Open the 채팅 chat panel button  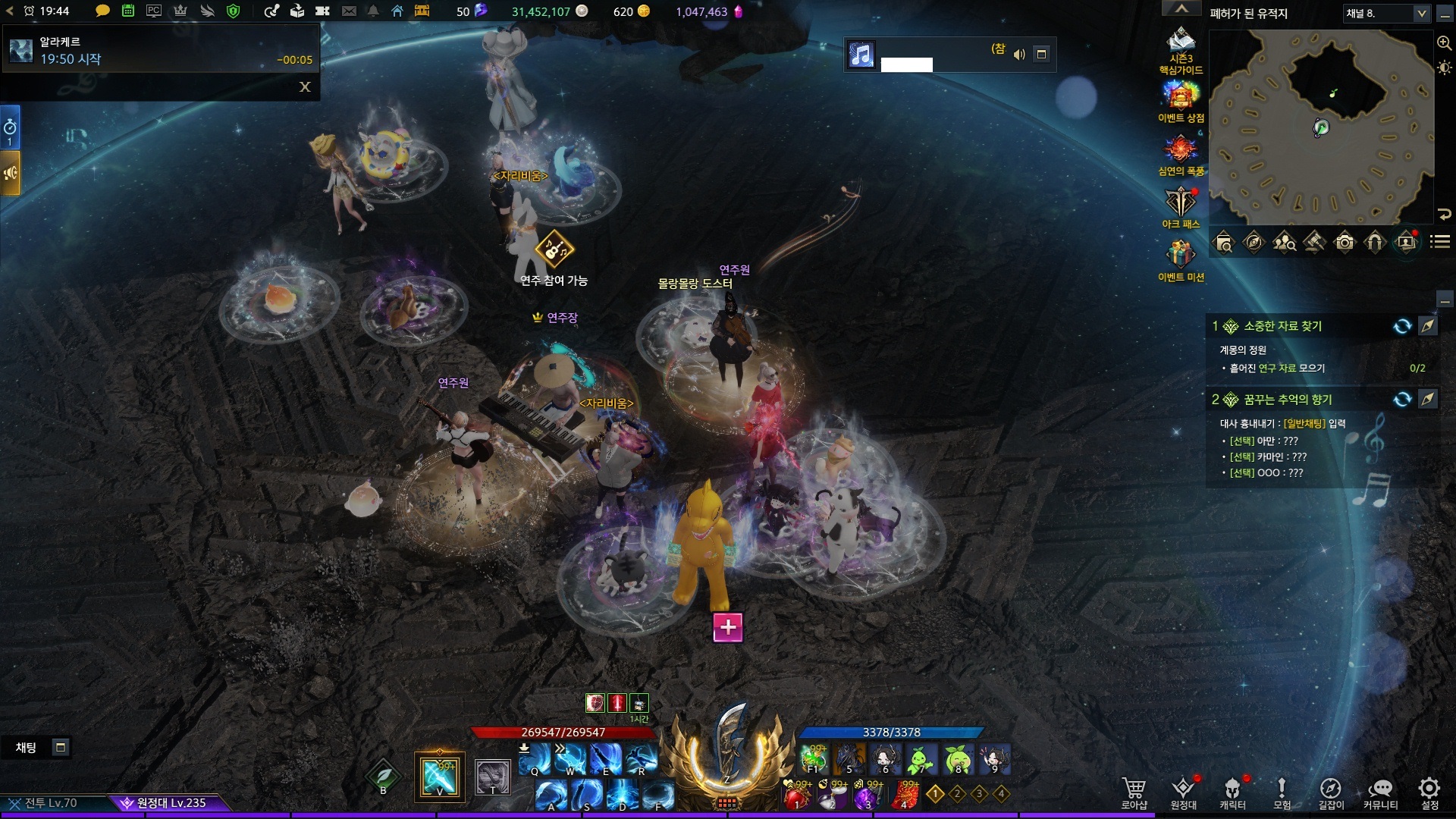27,748
